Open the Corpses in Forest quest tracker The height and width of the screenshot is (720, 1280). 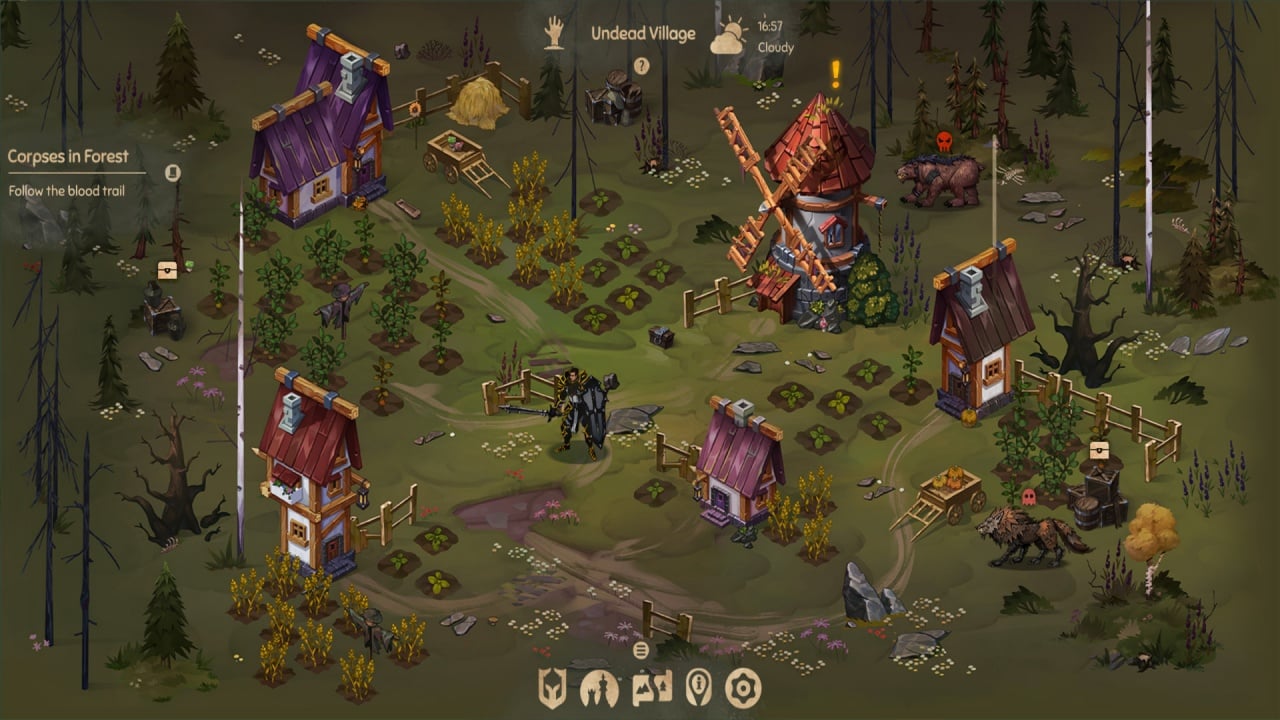(68, 156)
